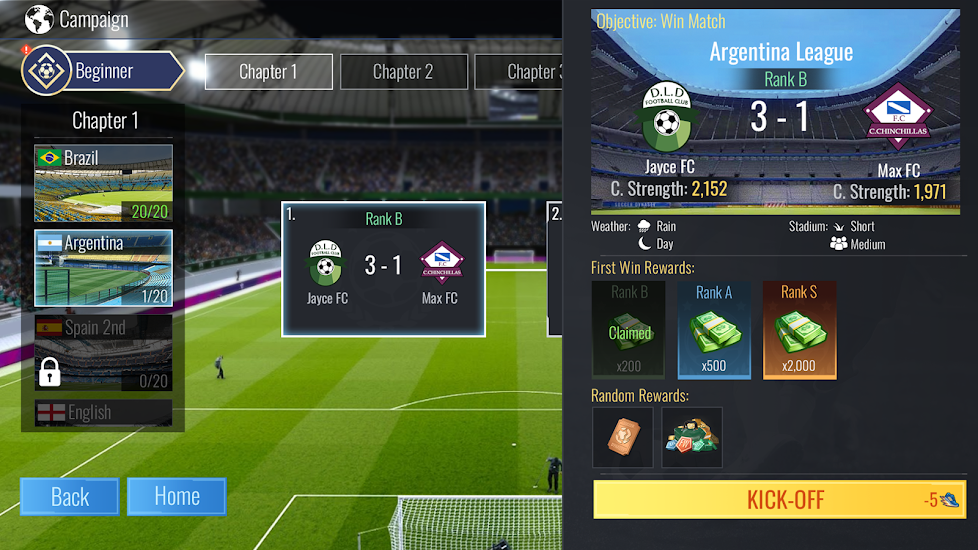The width and height of the screenshot is (978, 550).
Task: Pick the English league tile
Action: [x=103, y=412]
